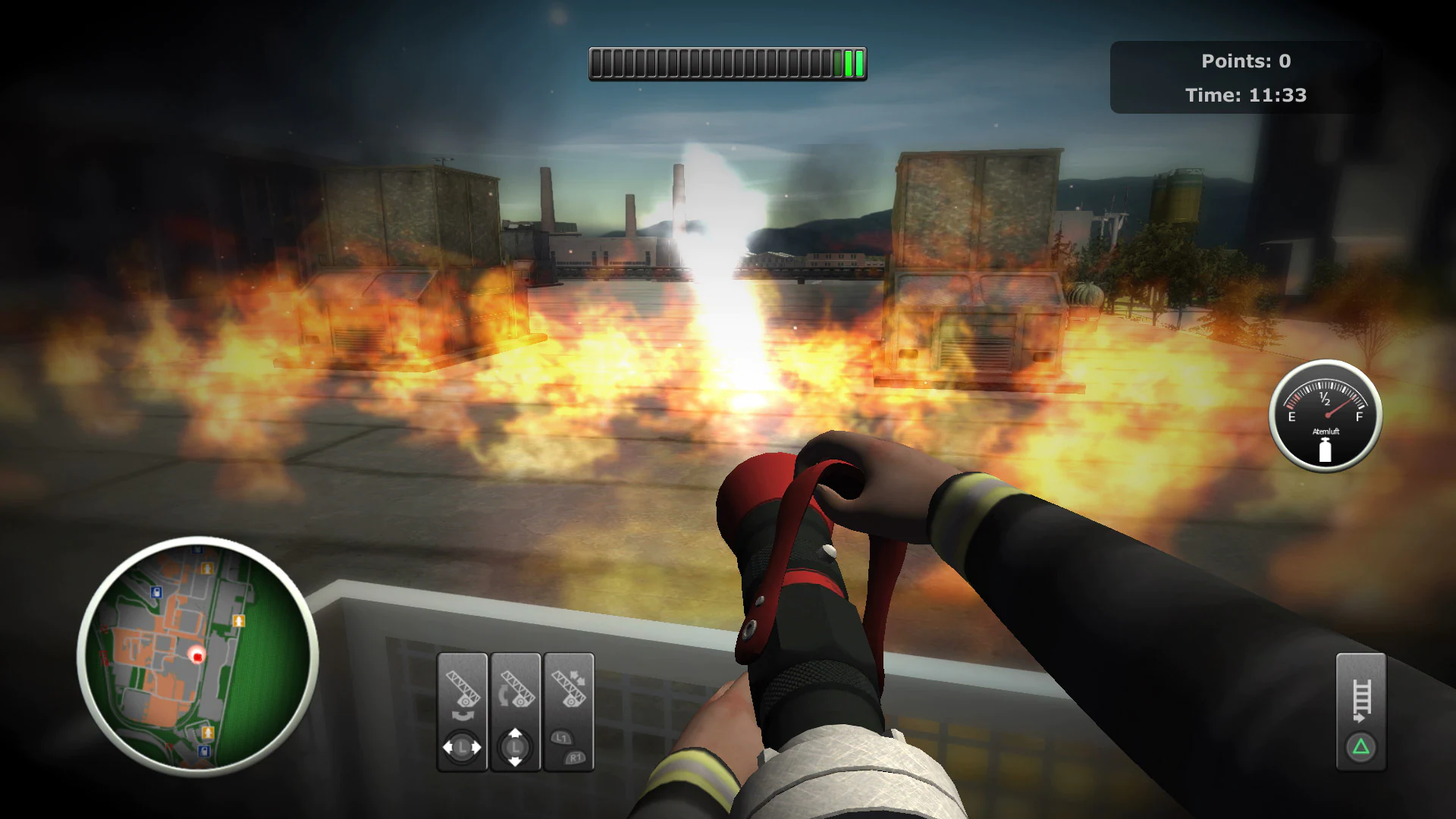This screenshot has height=819, width=1456.
Task: Expand the left analog stick rotation prompt
Action: (x=462, y=746)
